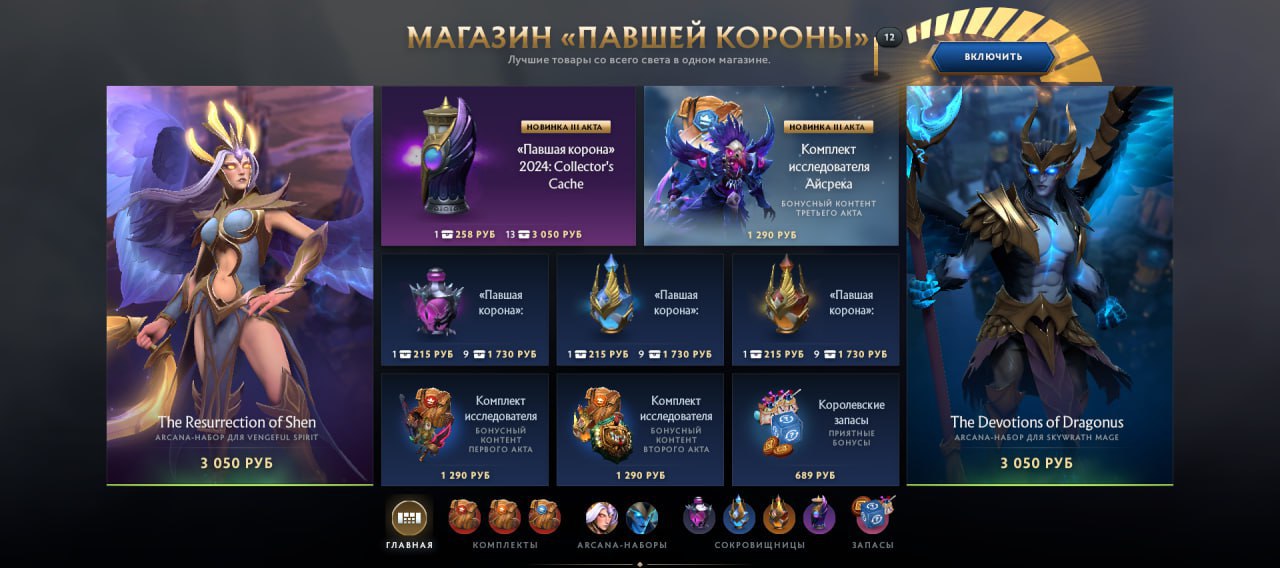
Task: Open the second act explorer bundle tile
Action: pyautogui.click(x=640, y=429)
